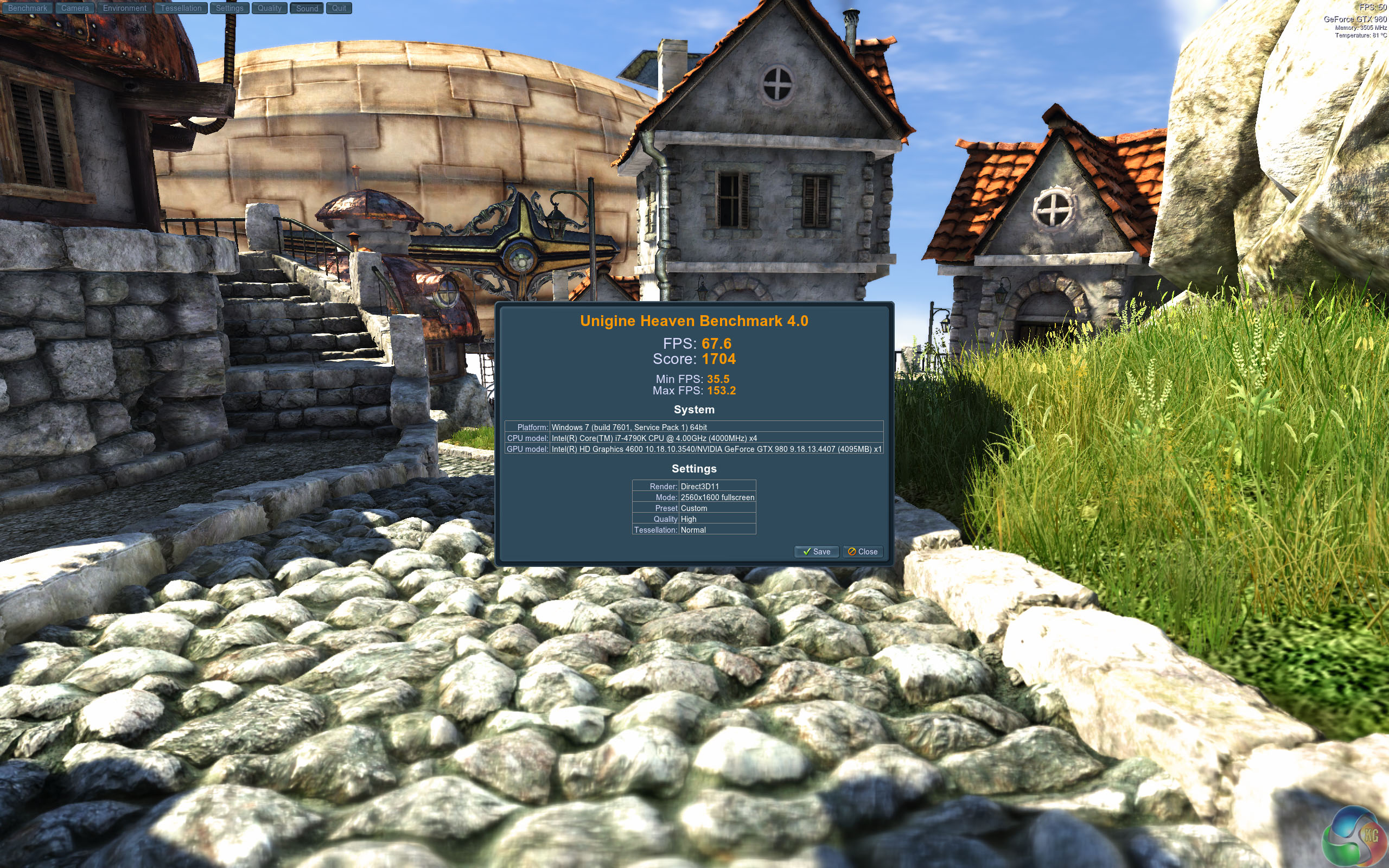Save the benchmark results
Viewport: 1389px width, 868px height.
(x=816, y=552)
